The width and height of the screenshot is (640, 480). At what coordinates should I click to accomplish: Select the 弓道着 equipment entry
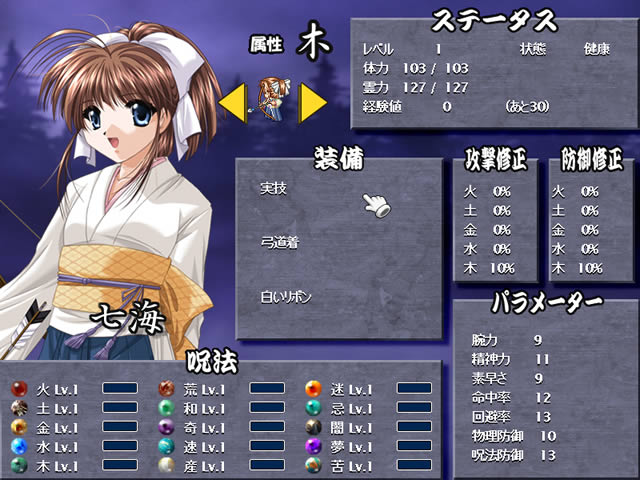(x=279, y=241)
